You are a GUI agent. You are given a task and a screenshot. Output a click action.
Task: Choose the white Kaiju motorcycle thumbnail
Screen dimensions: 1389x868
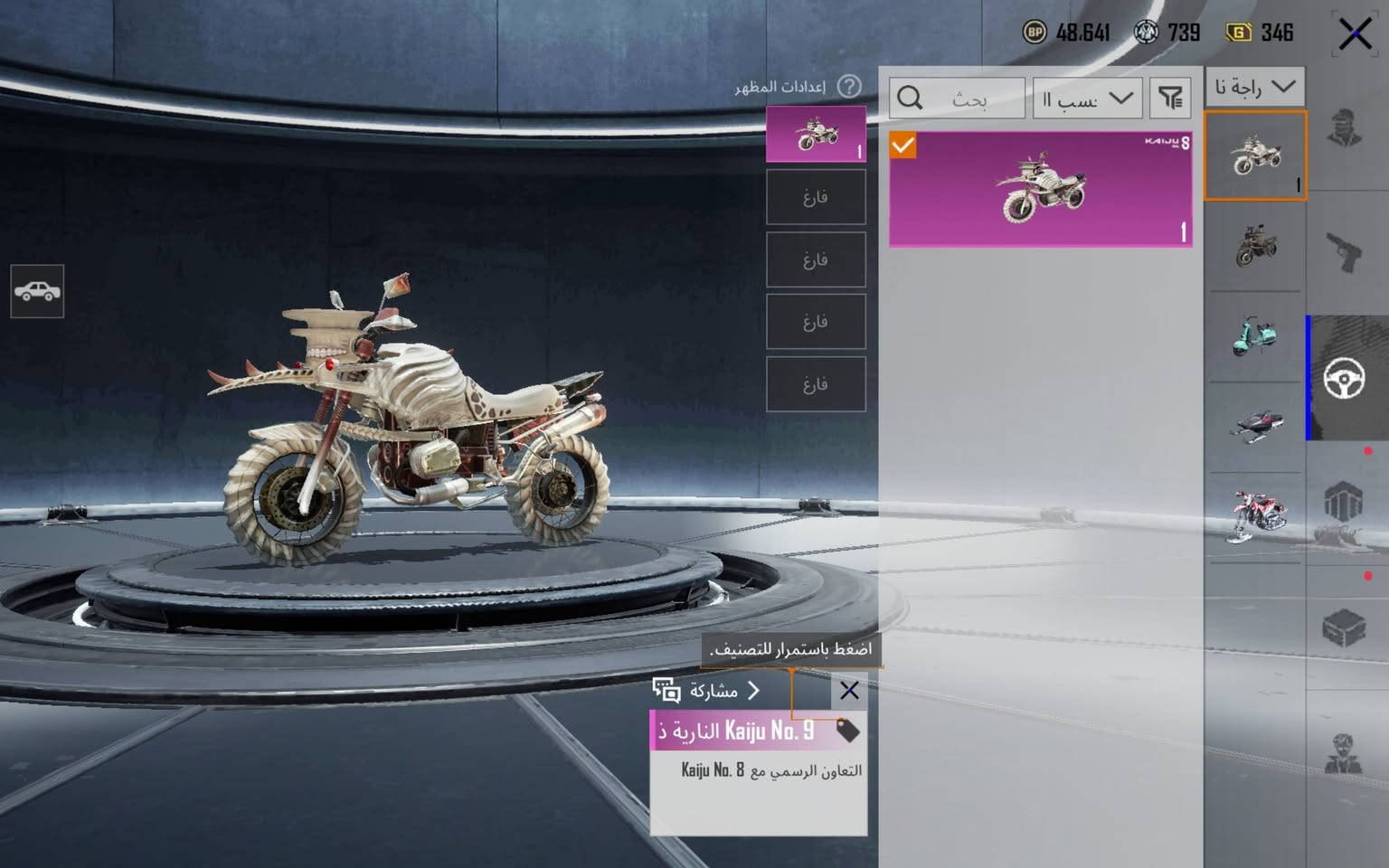(1255, 156)
